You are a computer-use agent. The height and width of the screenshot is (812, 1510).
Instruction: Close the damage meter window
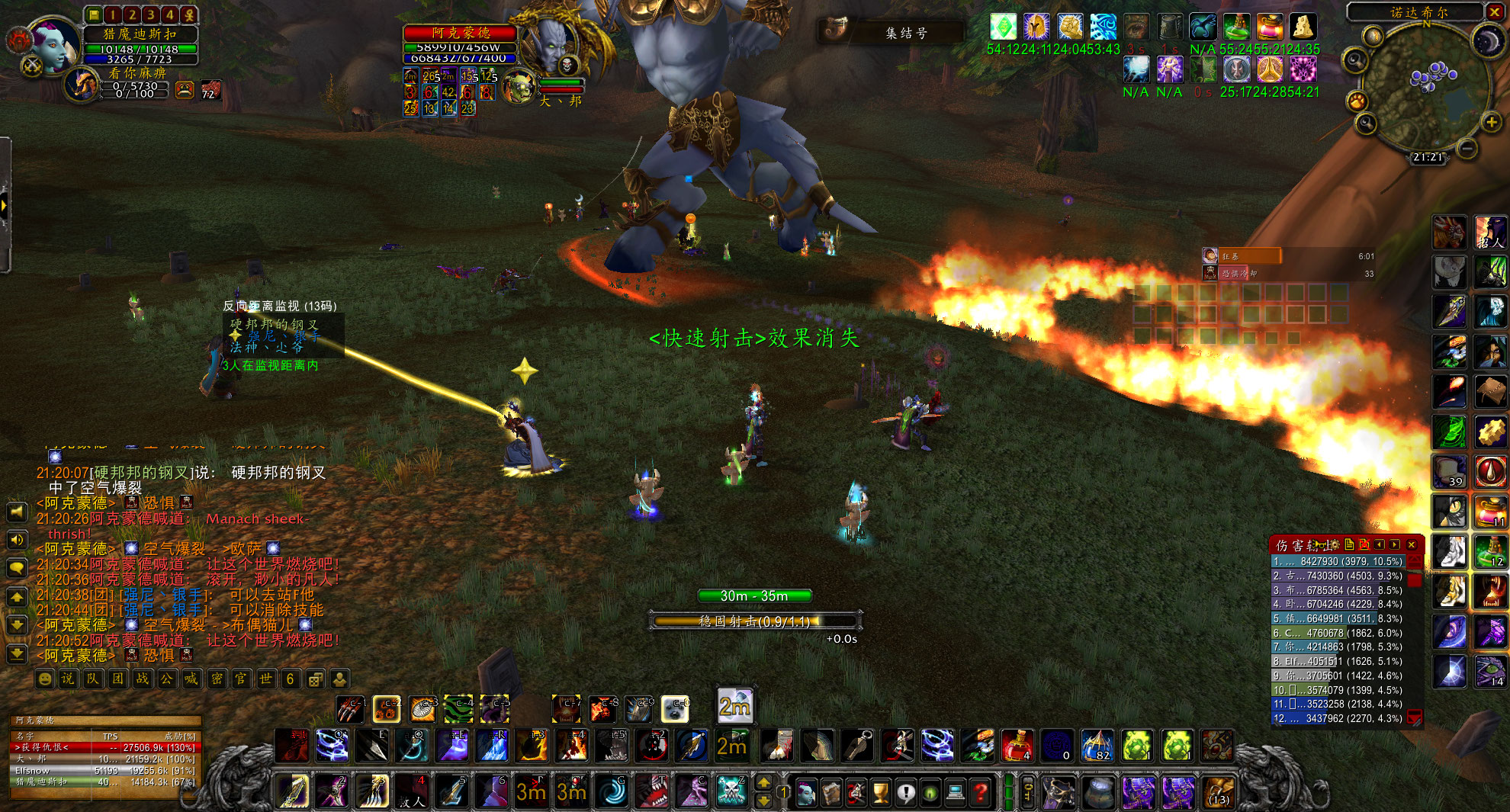point(1412,544)
